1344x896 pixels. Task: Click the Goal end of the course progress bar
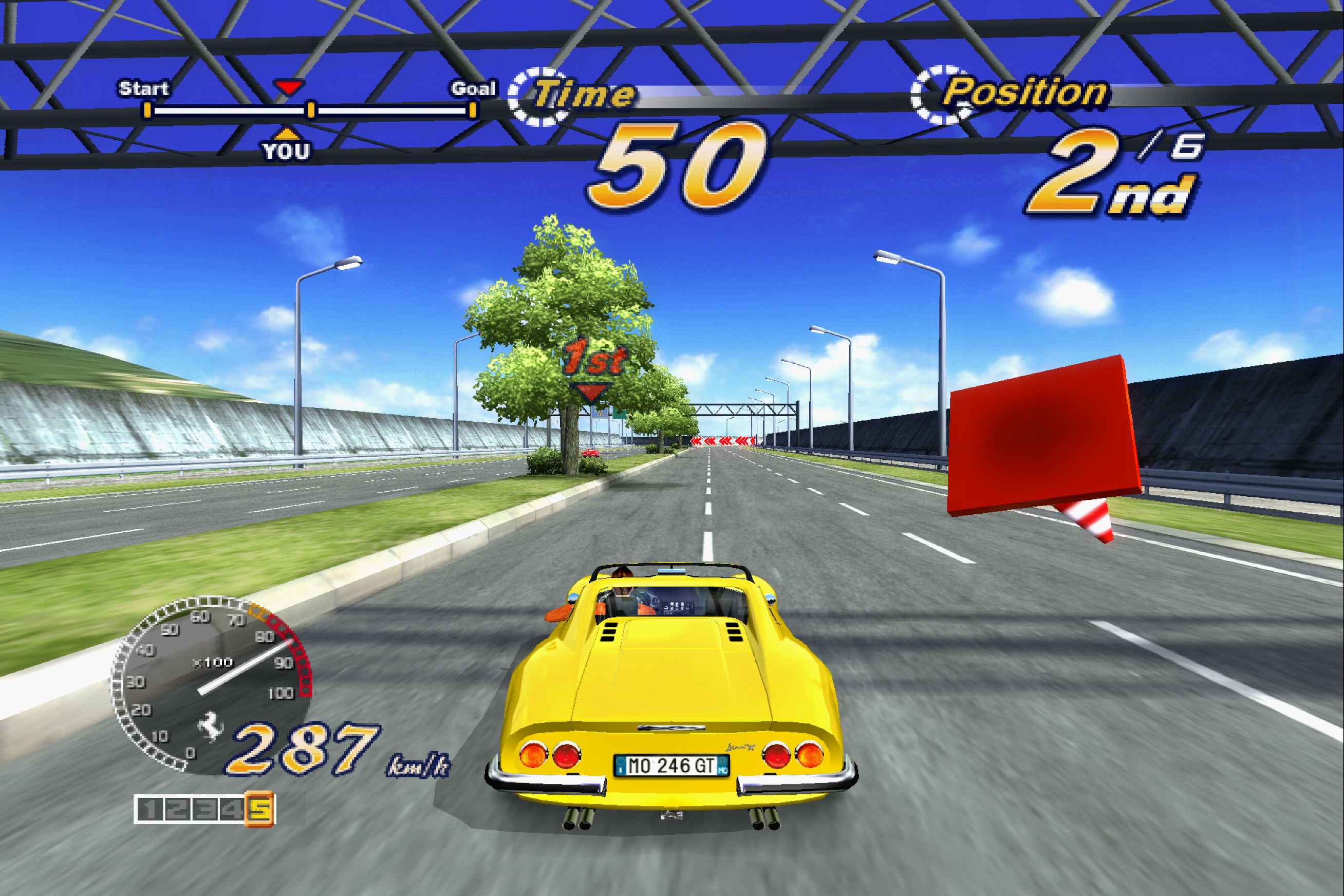pyautogui.click(x=473, y=109)
